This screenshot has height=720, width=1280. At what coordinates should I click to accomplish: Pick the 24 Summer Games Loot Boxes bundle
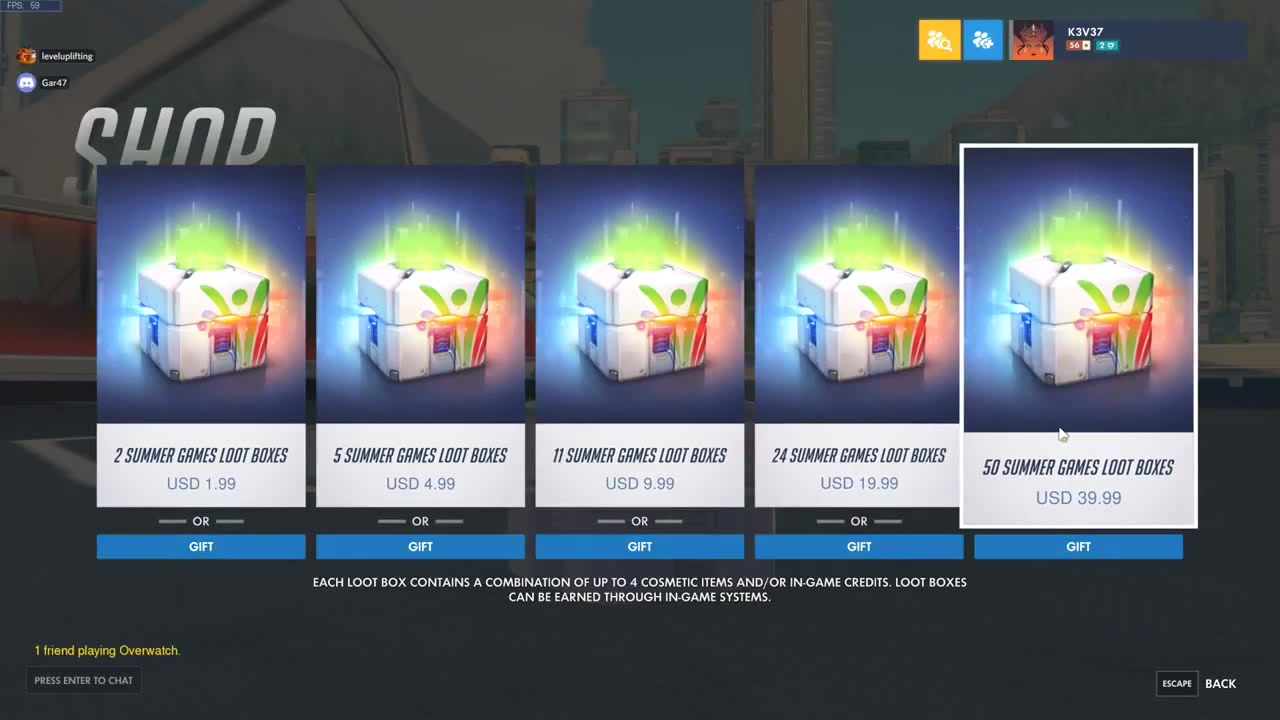(858, 291)
